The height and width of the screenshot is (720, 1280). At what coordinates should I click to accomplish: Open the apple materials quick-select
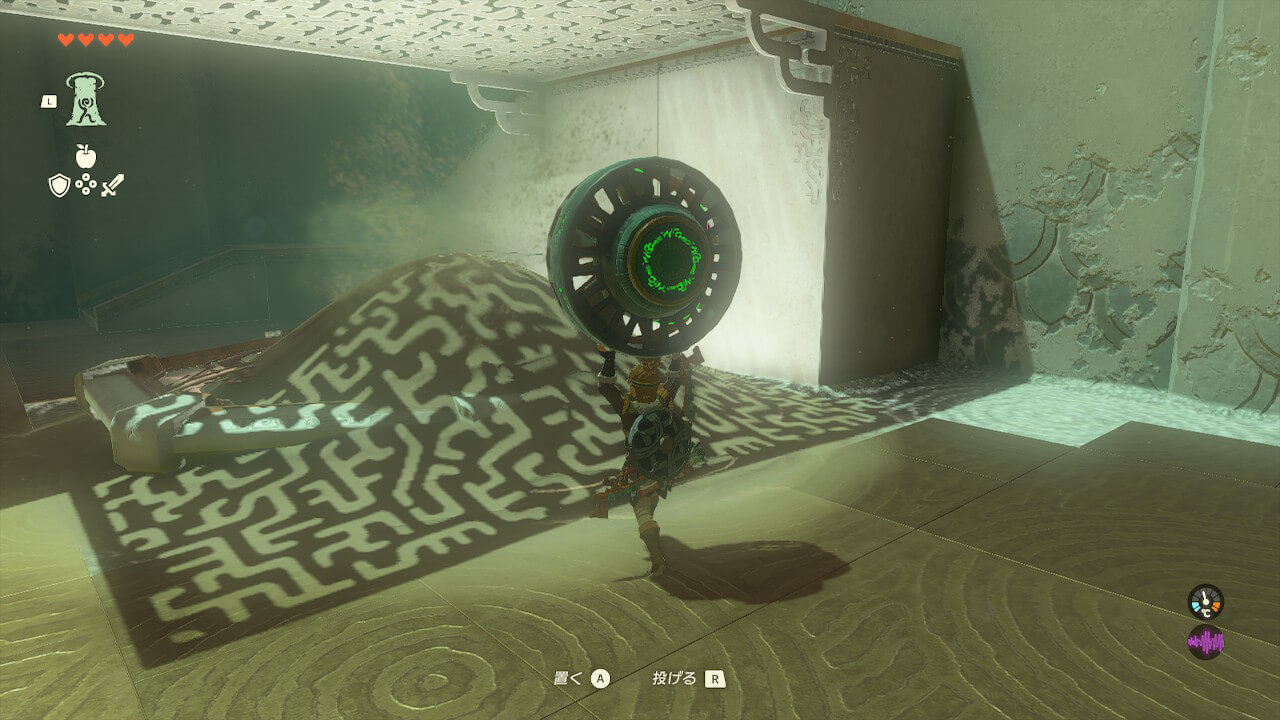pyautogui.click(x=85, y=156)
